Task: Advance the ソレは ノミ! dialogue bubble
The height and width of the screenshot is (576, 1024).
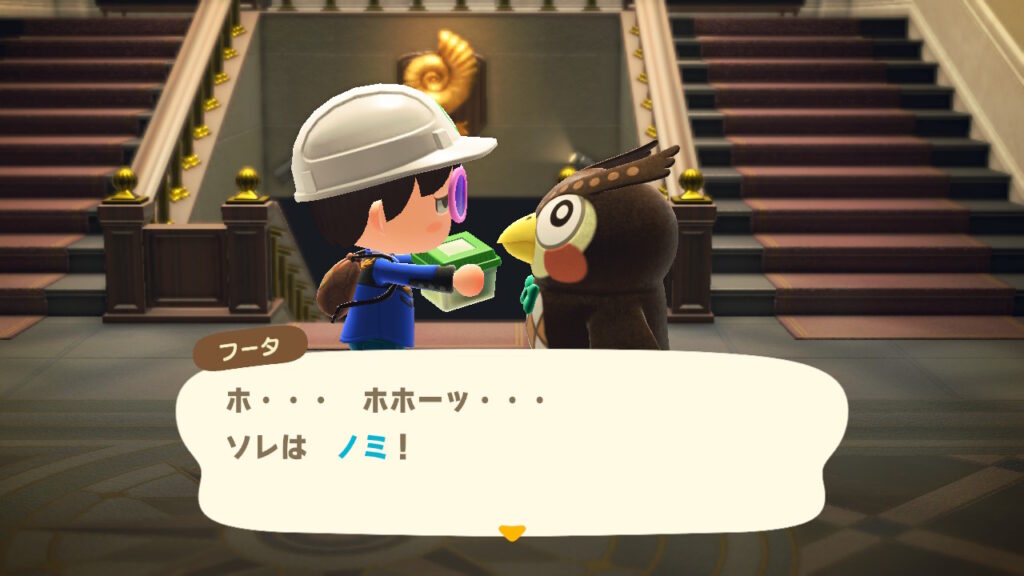Action: click(511, 440)
